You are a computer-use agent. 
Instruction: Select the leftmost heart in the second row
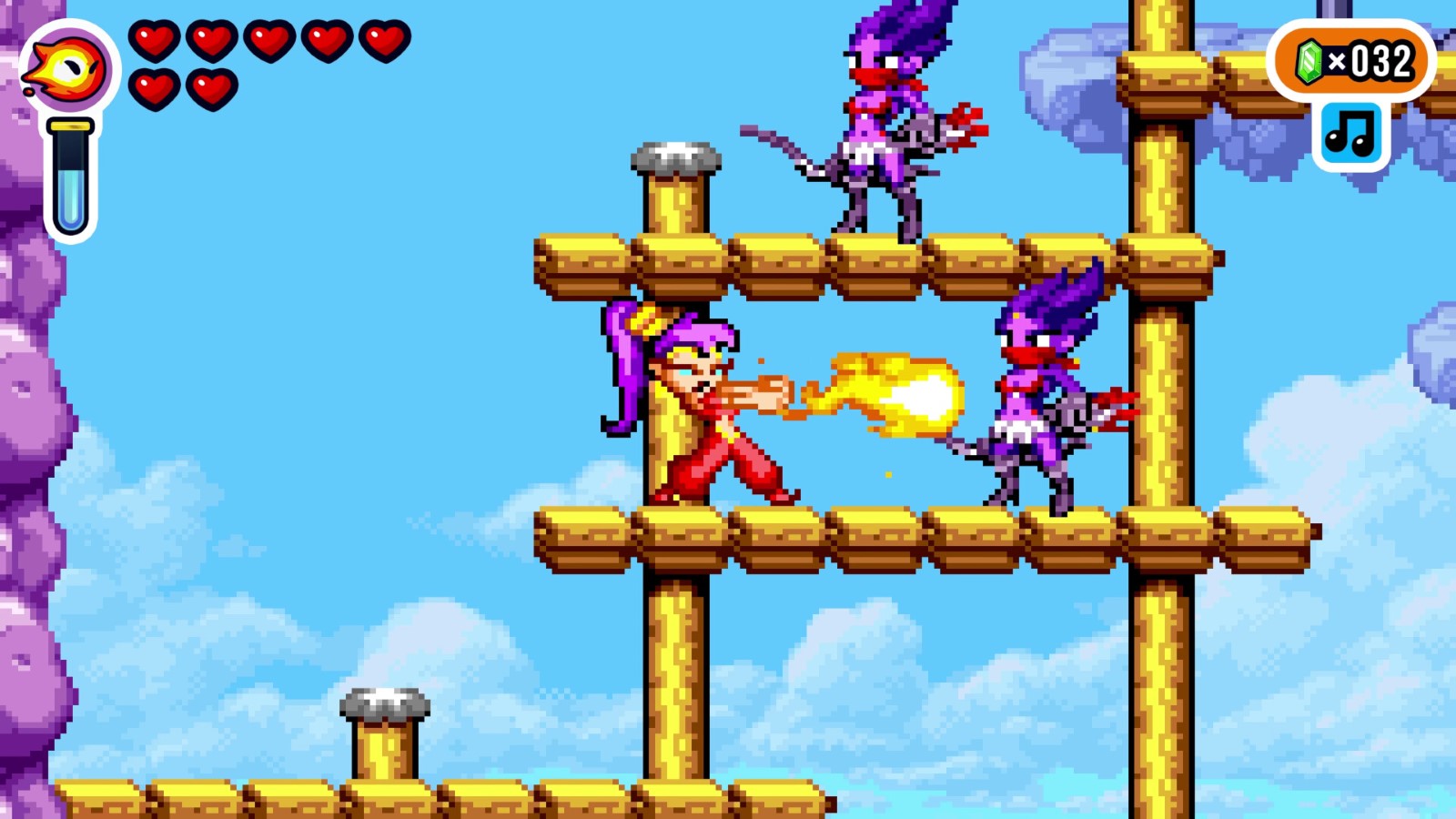point(153,89)
